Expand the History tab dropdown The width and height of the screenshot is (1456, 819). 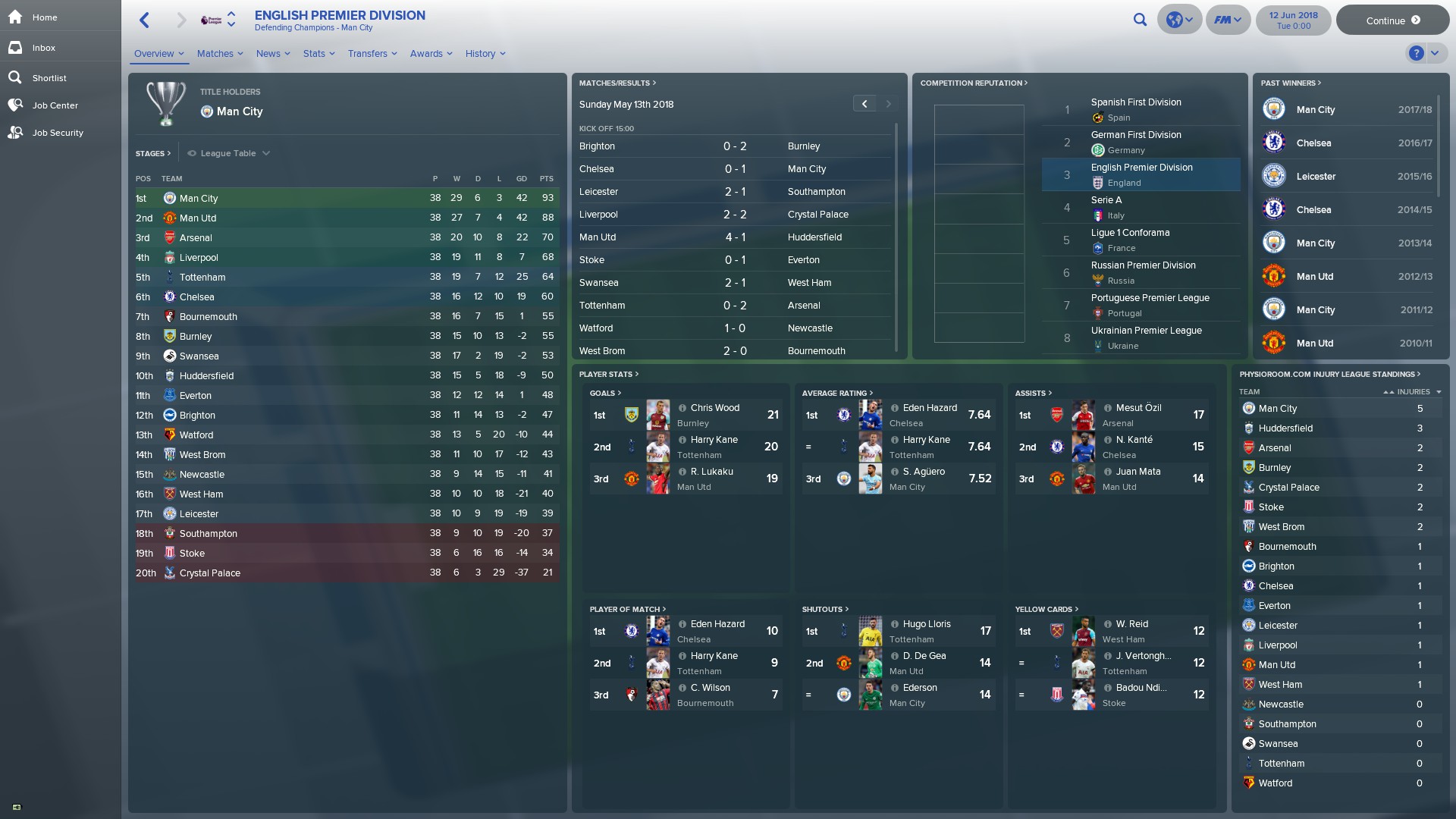[485, 54]
